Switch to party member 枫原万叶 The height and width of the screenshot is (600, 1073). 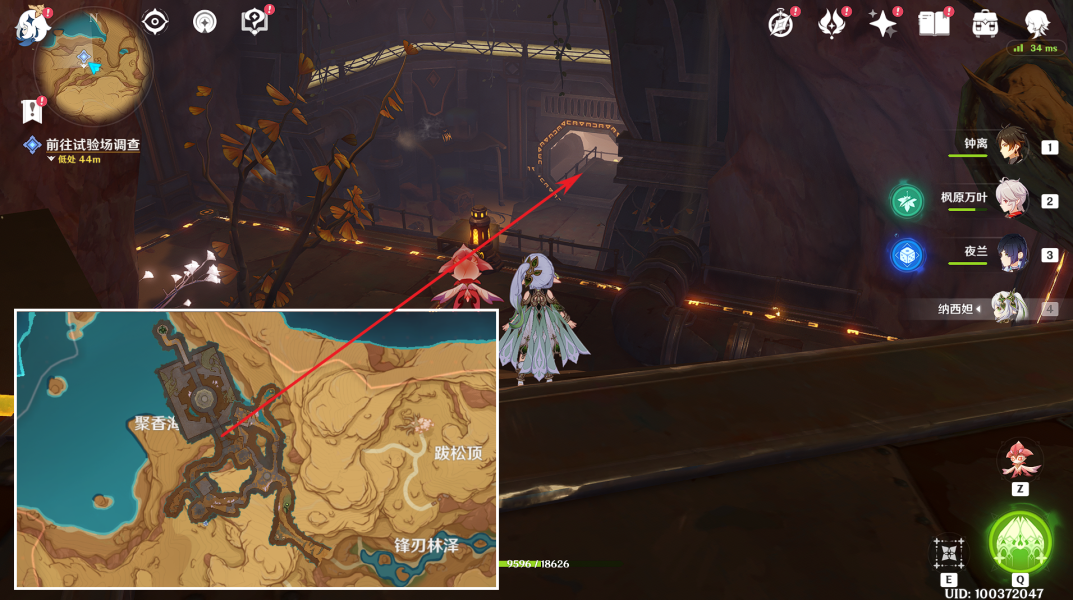tap(1011, 200)
